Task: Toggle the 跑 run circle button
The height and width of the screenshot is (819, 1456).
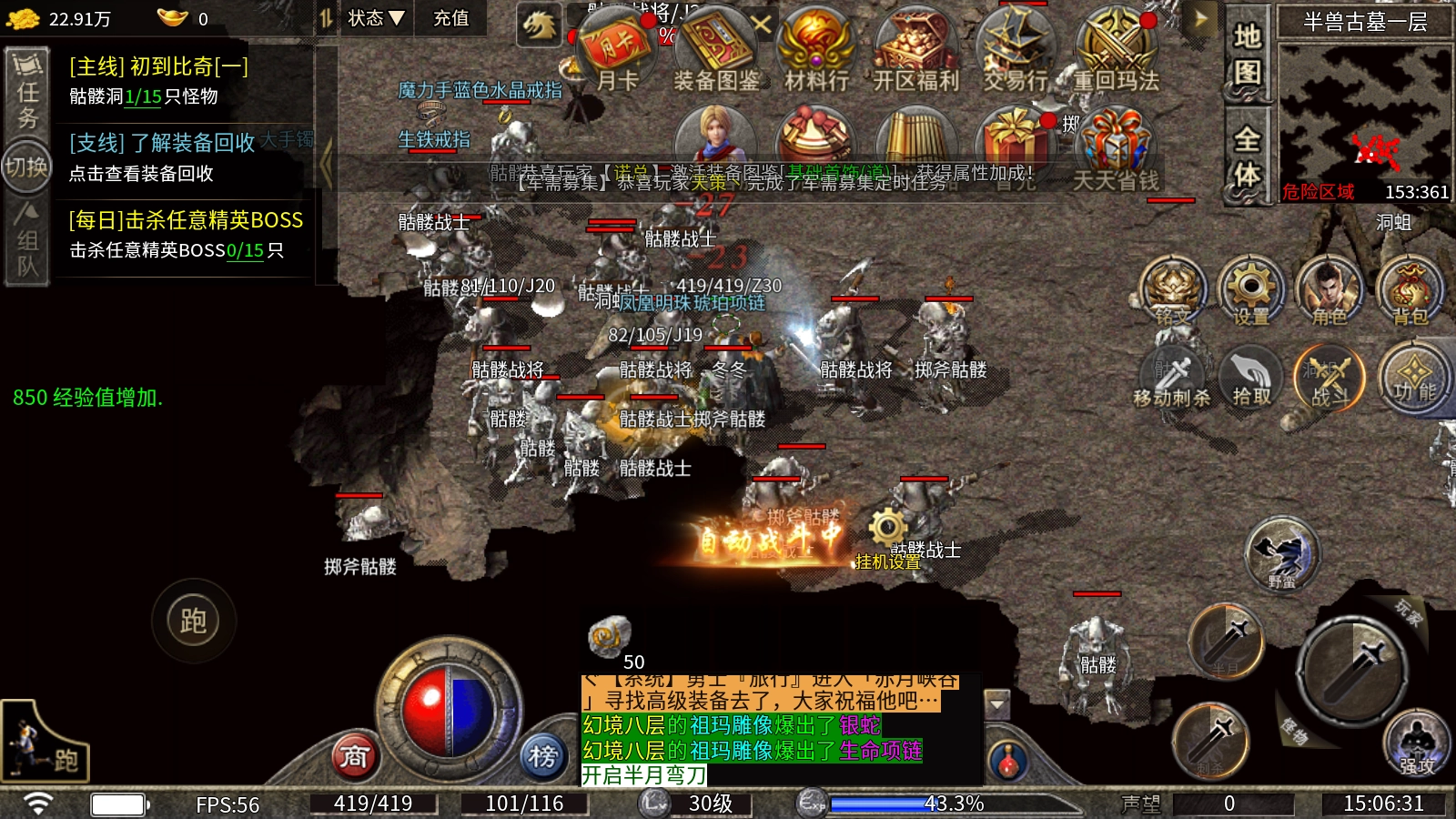Action: pos(193,622)
